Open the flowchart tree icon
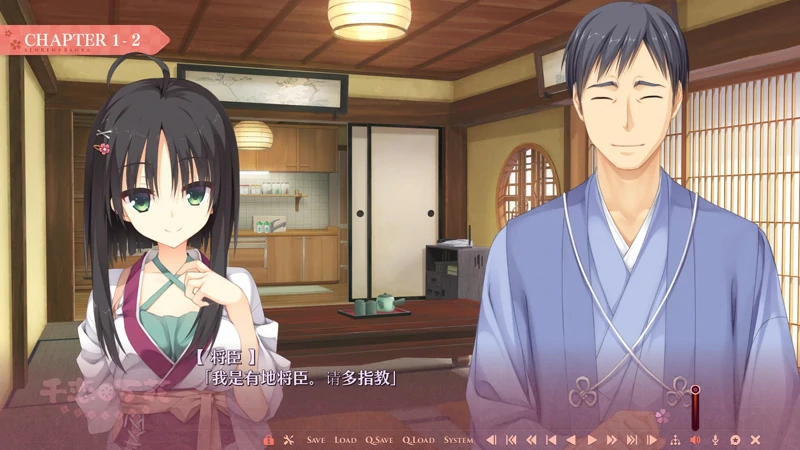The height and width of the screenshot is (450, 800). click(x=674, y=440)
